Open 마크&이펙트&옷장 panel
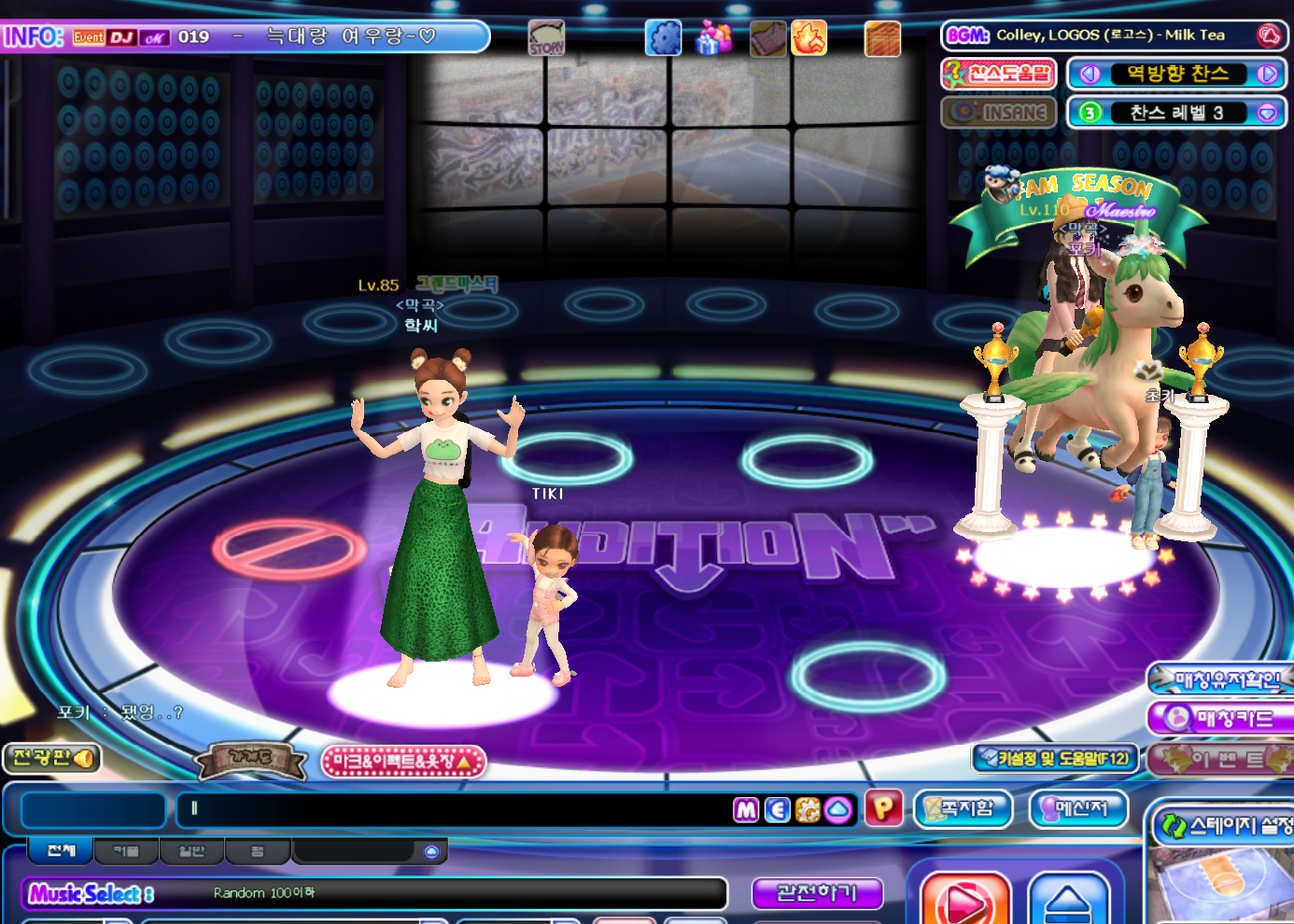 [403, 762]
